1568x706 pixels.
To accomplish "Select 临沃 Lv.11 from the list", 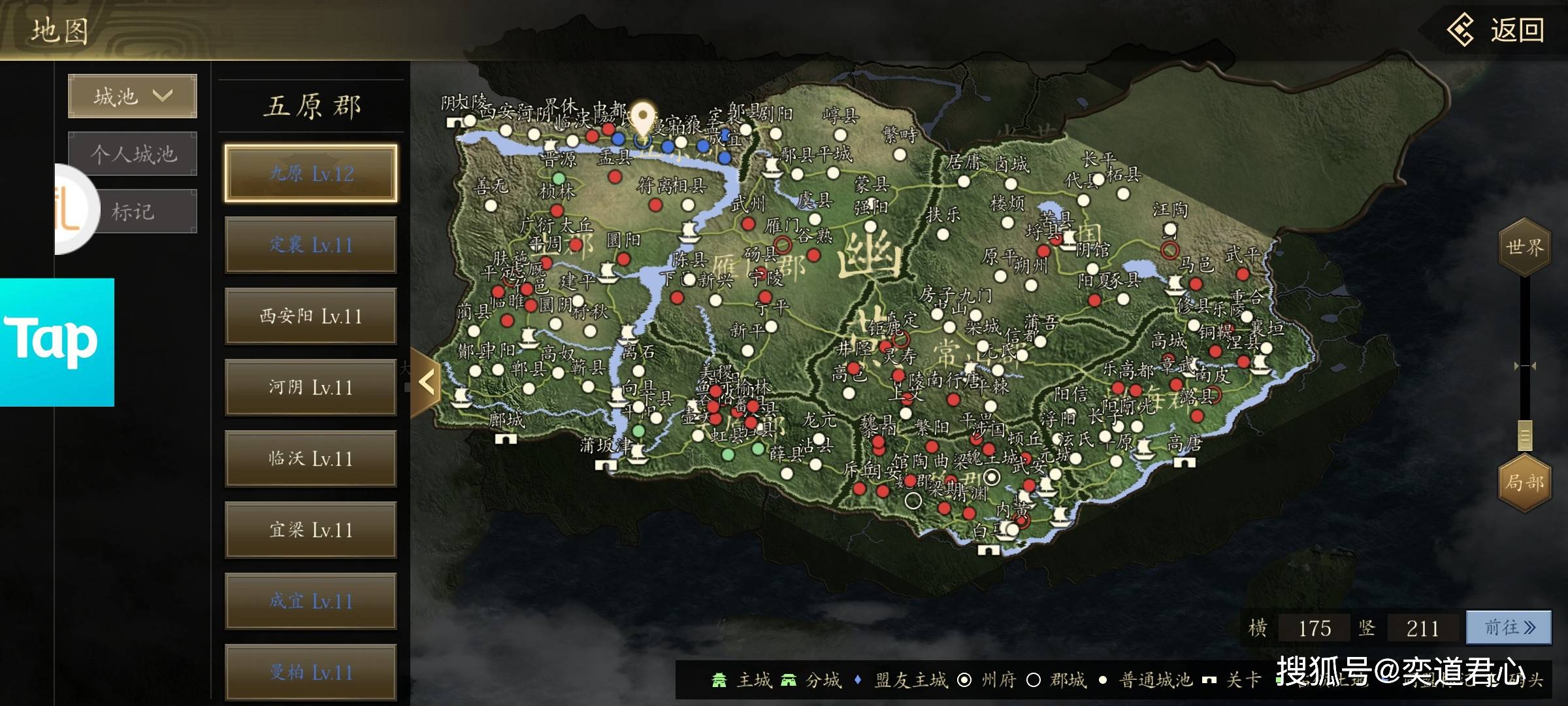I will [311, 459].
